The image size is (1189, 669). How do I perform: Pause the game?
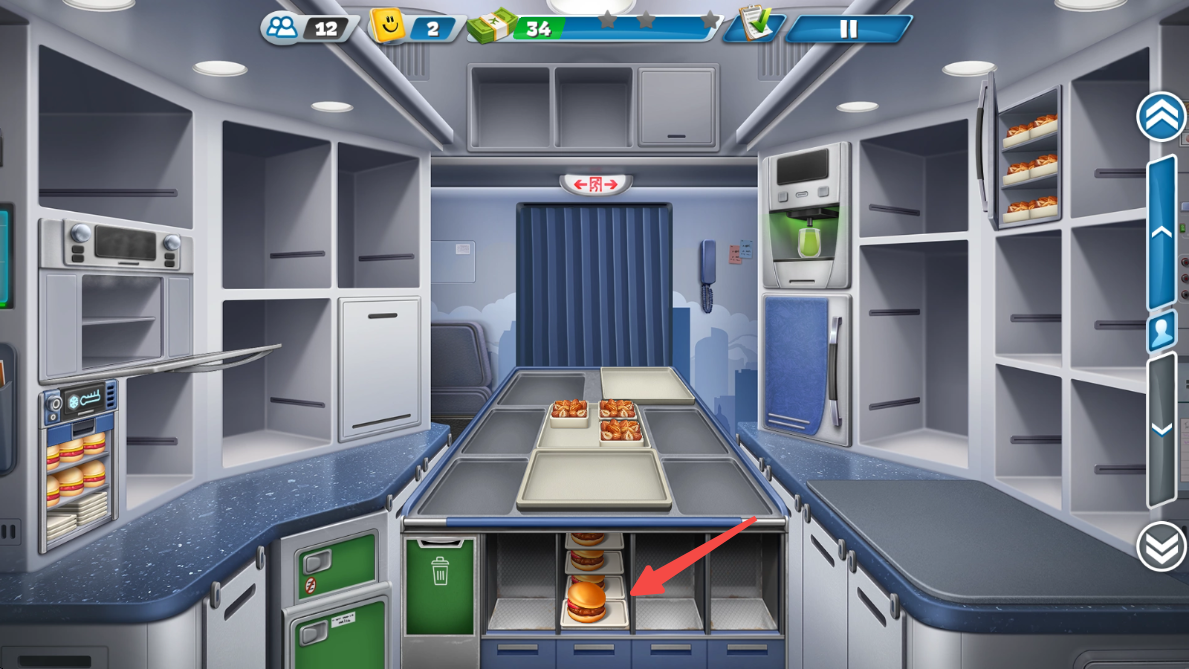[848, 29]
